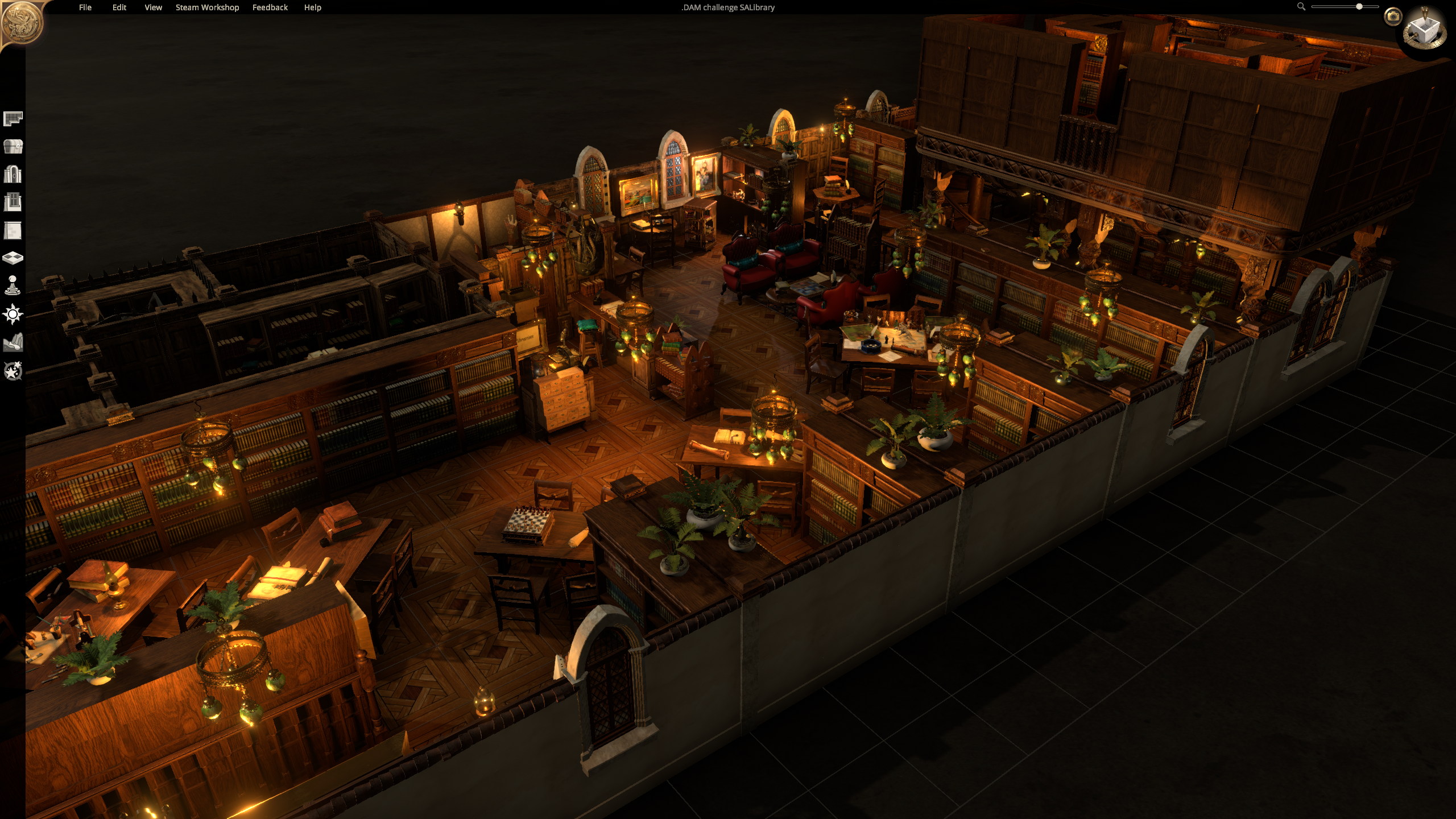
Task: Select the pawn token tool
Action: (13, 286)
